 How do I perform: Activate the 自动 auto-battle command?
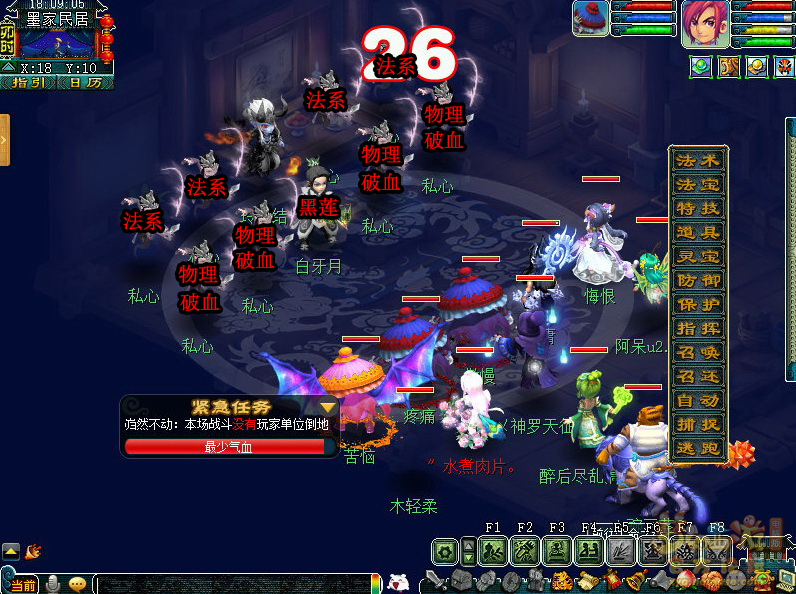(698, 400)
